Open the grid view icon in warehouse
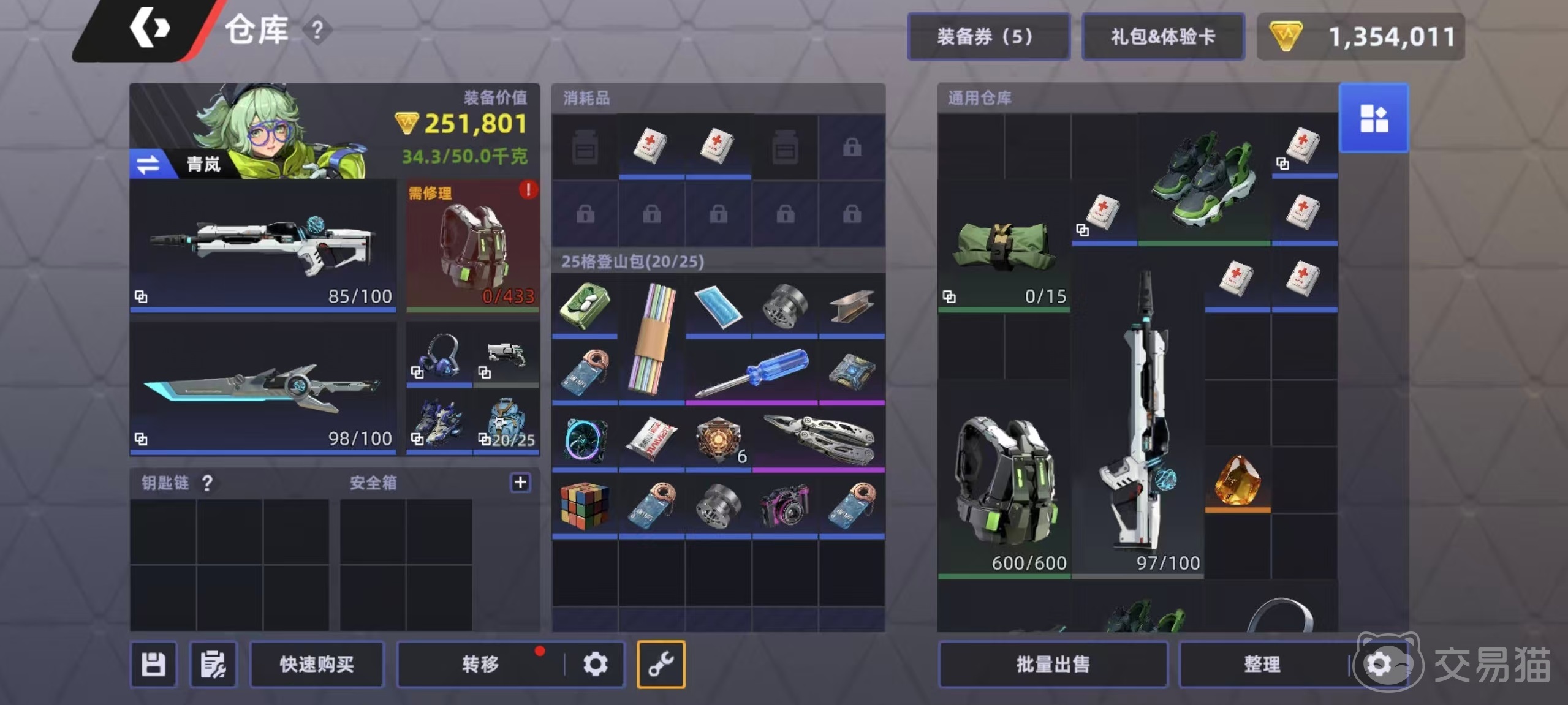Screen dimensions: 1568x705 (1374, 118)
